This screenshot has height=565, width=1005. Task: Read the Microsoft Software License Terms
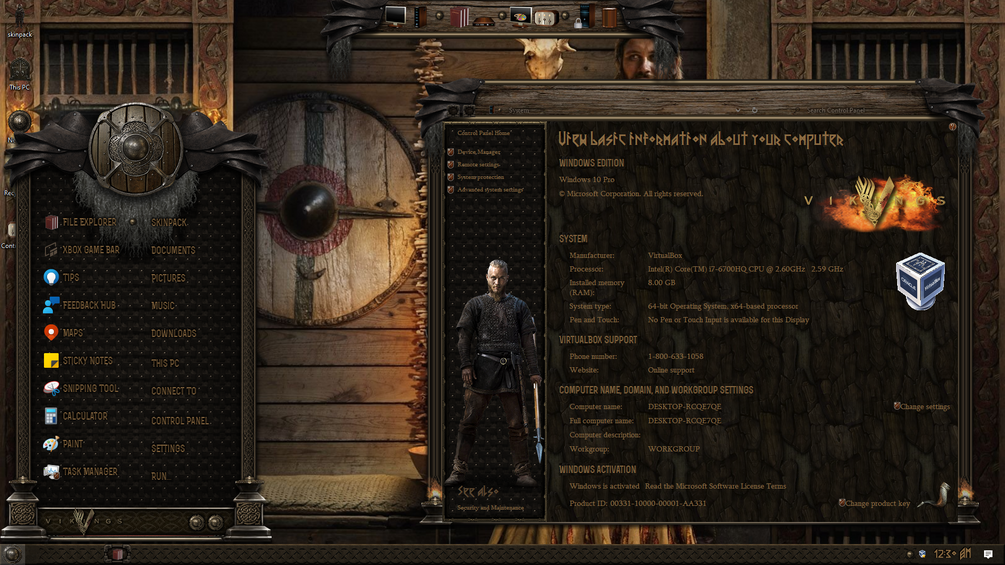pyautogui.click(x=715, y=486)
